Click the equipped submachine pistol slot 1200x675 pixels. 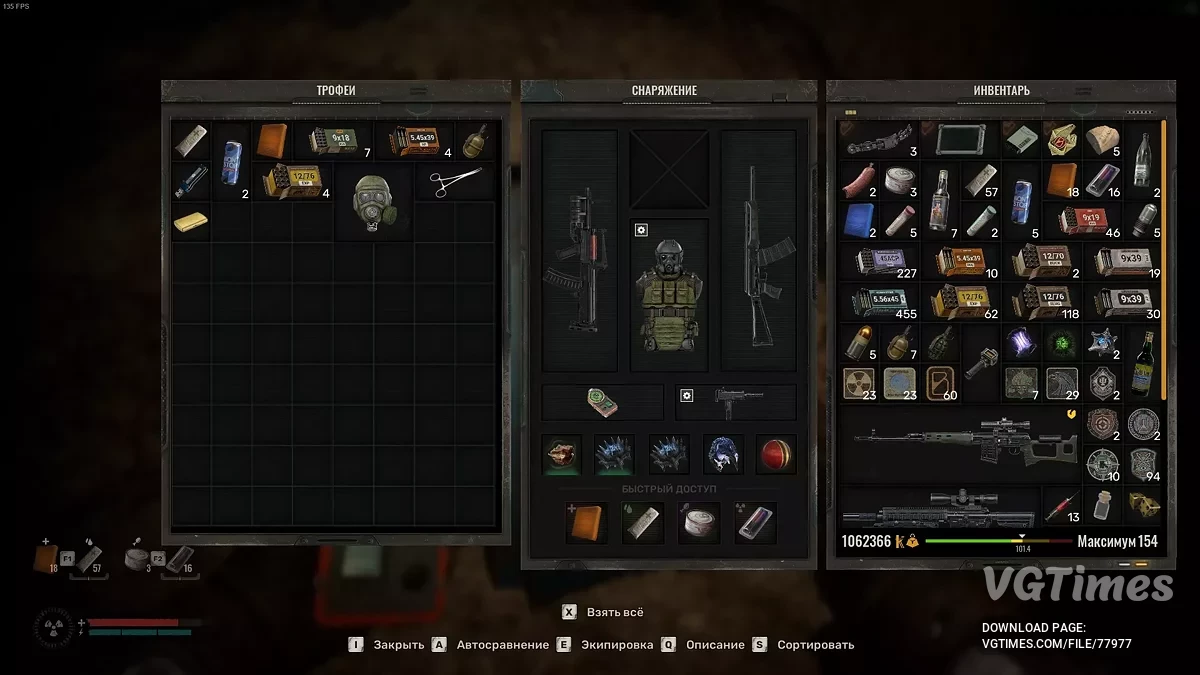point(737,402)
